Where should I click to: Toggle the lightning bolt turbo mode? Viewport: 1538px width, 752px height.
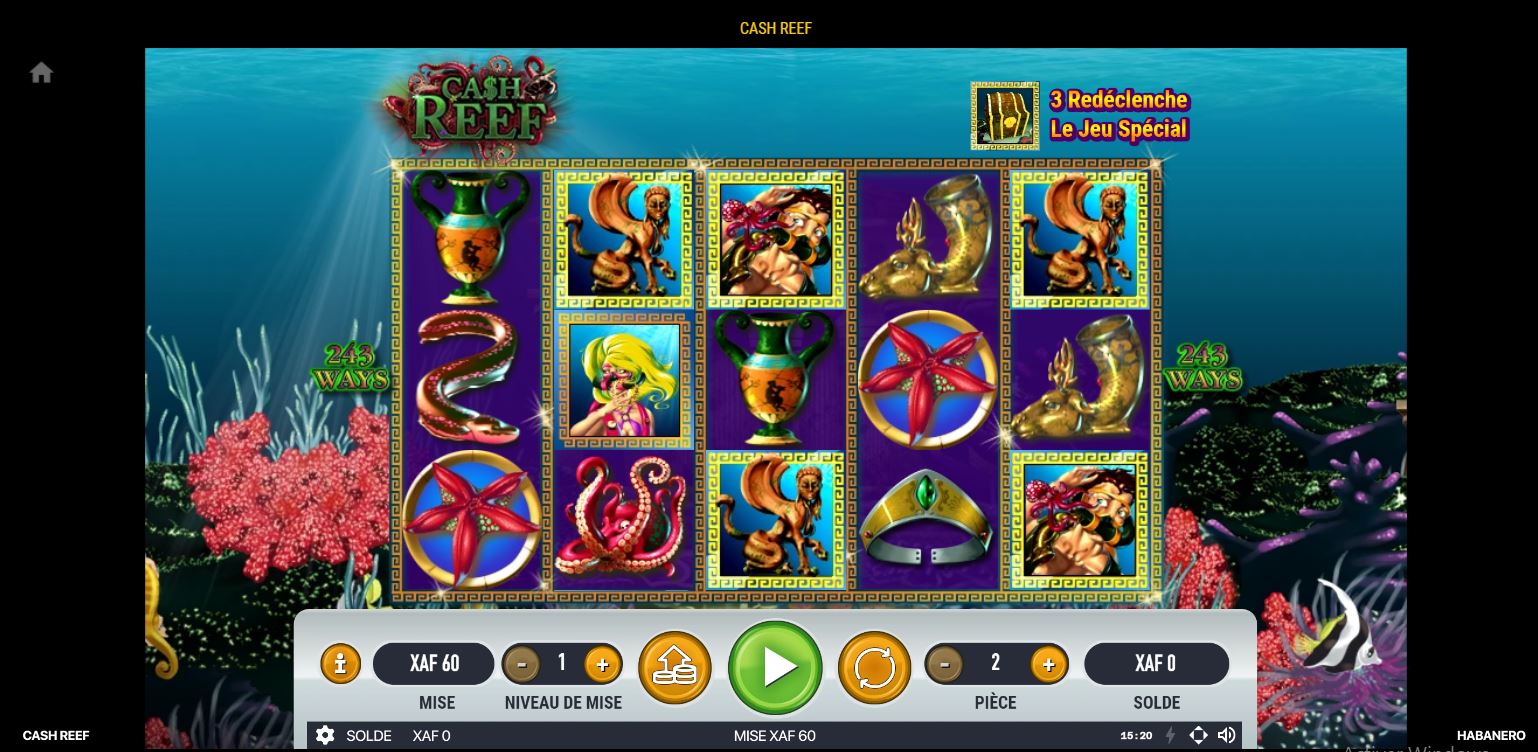click(x=1170, y=736)
